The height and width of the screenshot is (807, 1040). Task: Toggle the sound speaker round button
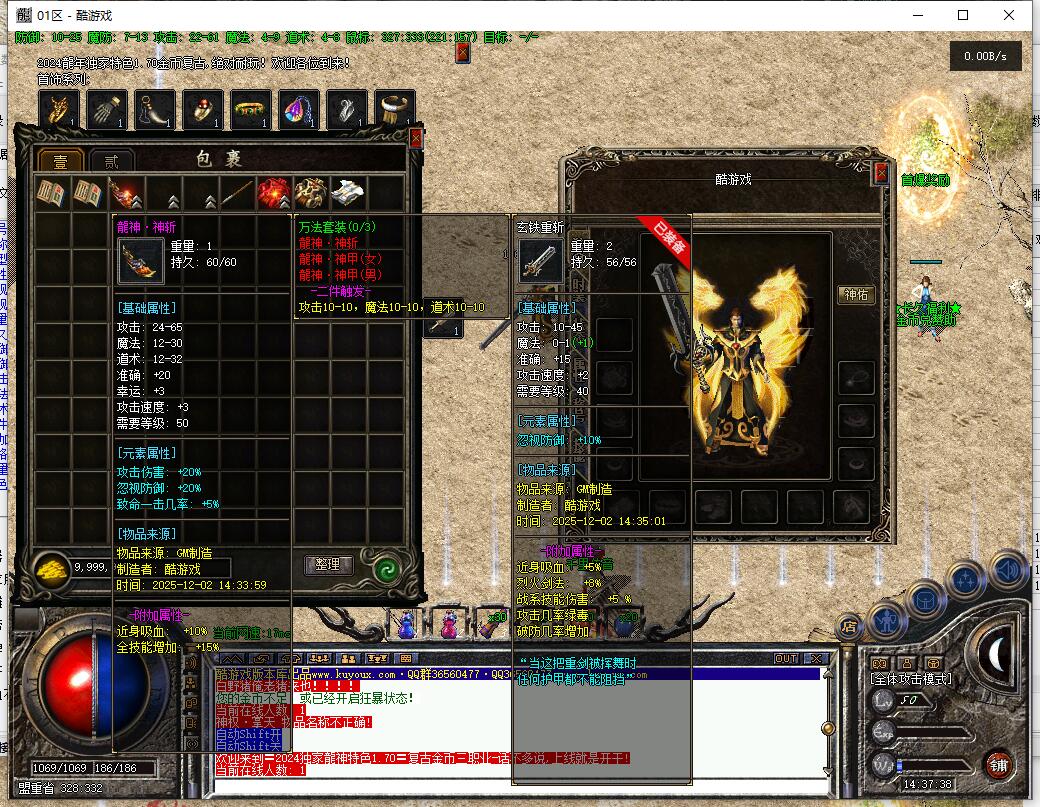(1009, 569)
